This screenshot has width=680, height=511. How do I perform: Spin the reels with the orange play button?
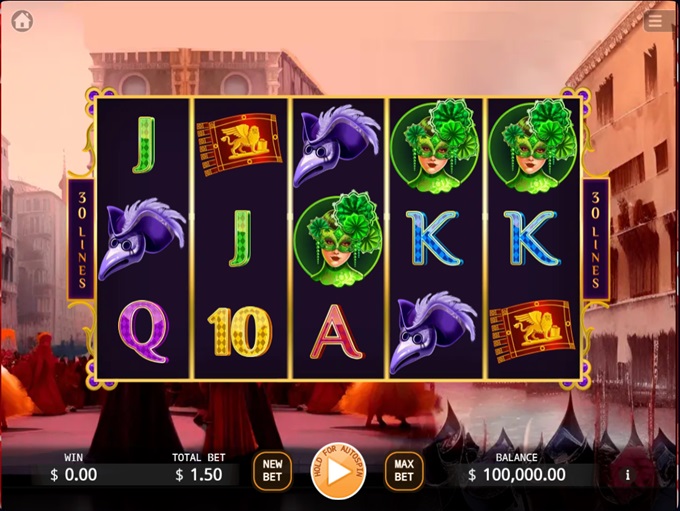point(338,471)
